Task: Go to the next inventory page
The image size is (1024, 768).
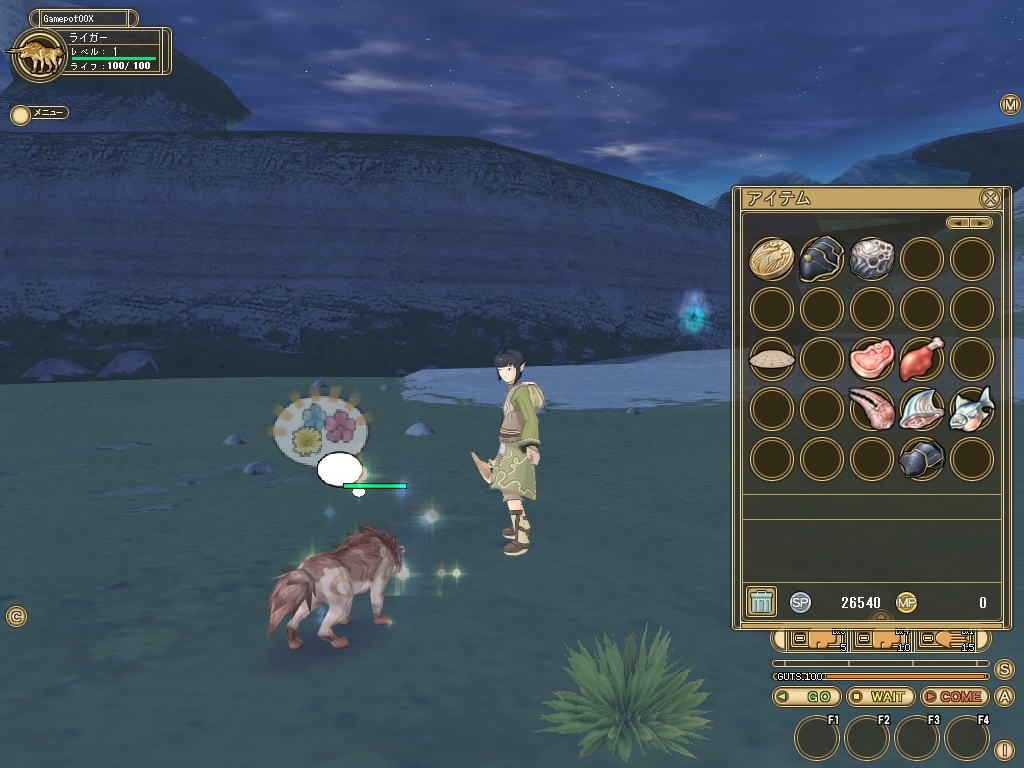Action: click(x=982, y=223)
